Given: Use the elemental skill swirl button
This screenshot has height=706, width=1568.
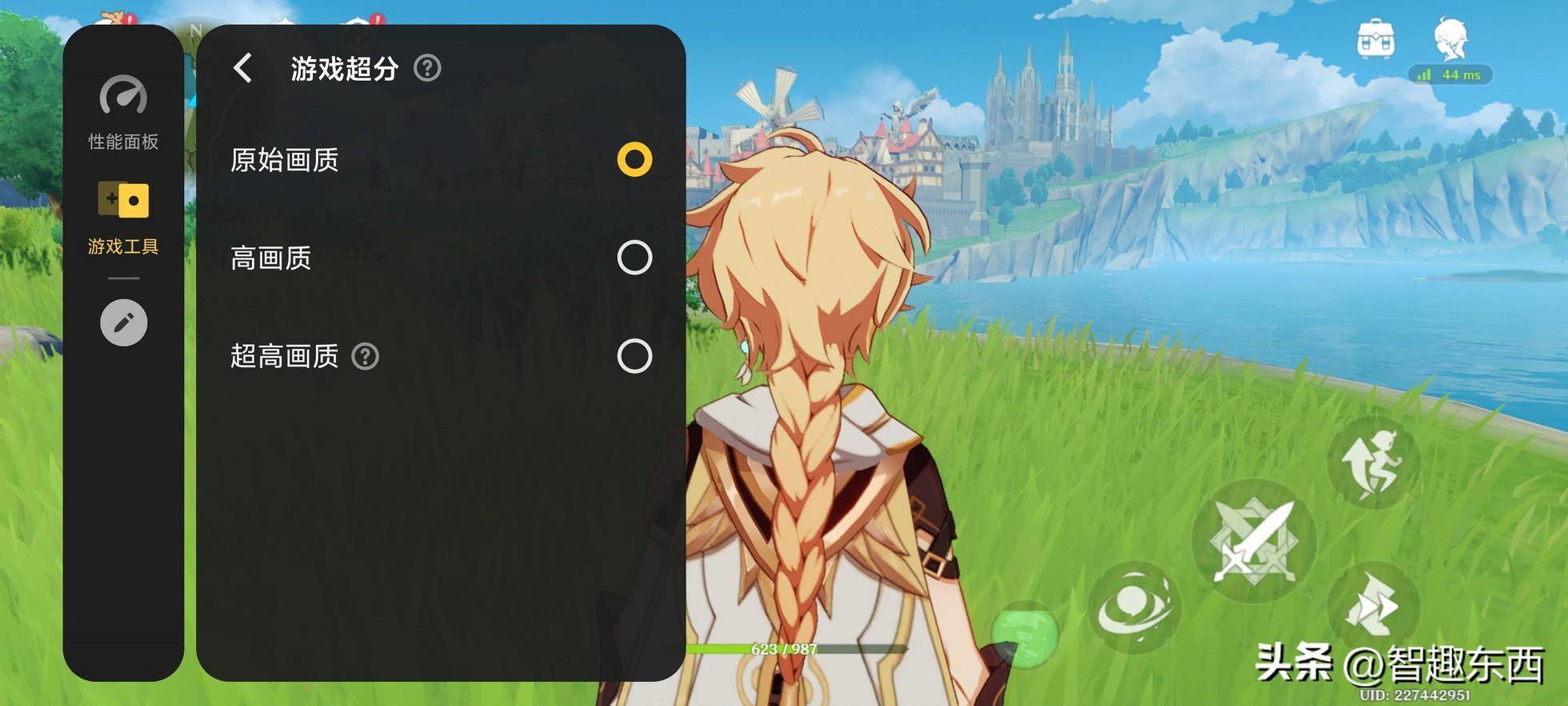Looking at the screenshot, I should pos(1134,607).
